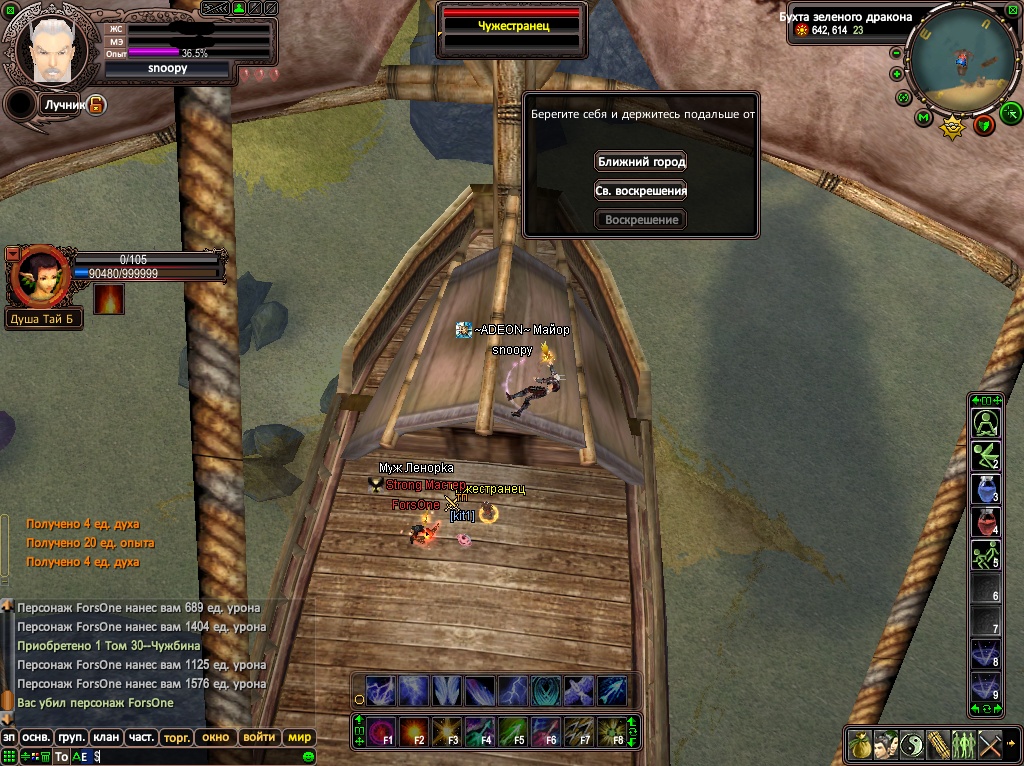
Task: Activate the F1 hotbar skill
Action: (x=382, y=732)
